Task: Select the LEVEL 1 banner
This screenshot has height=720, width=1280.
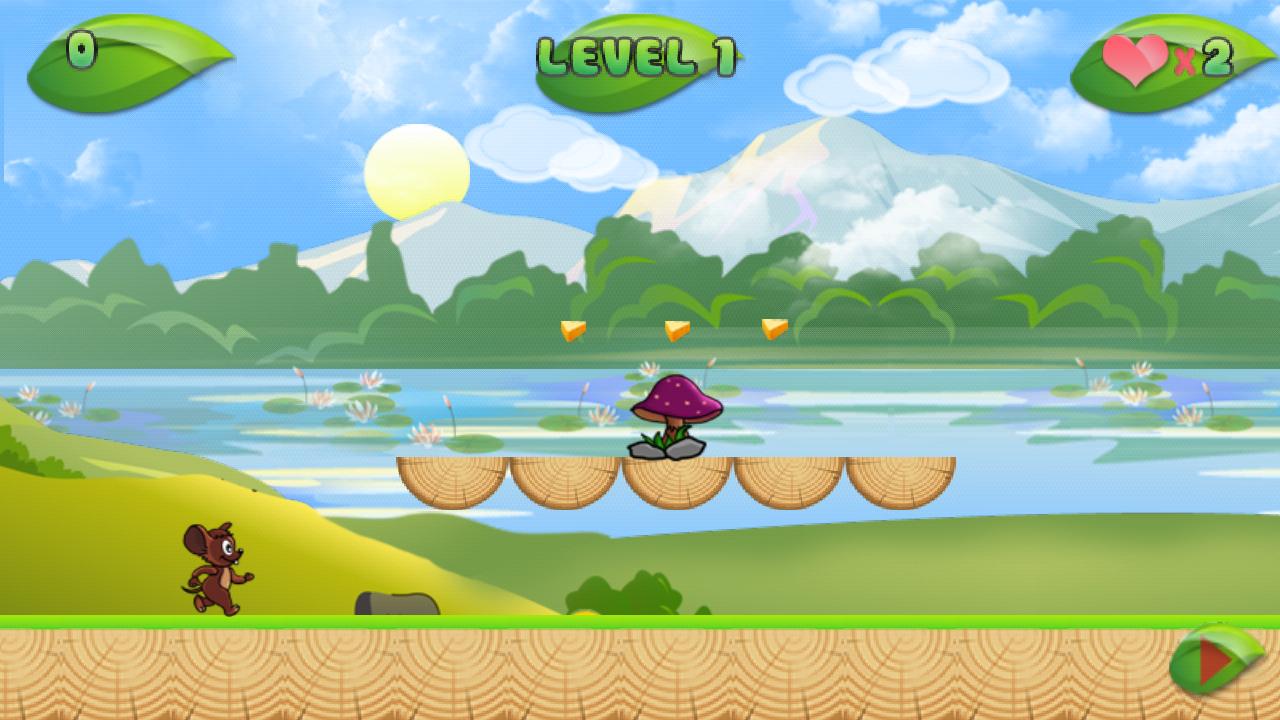Action: coord(636,55)
